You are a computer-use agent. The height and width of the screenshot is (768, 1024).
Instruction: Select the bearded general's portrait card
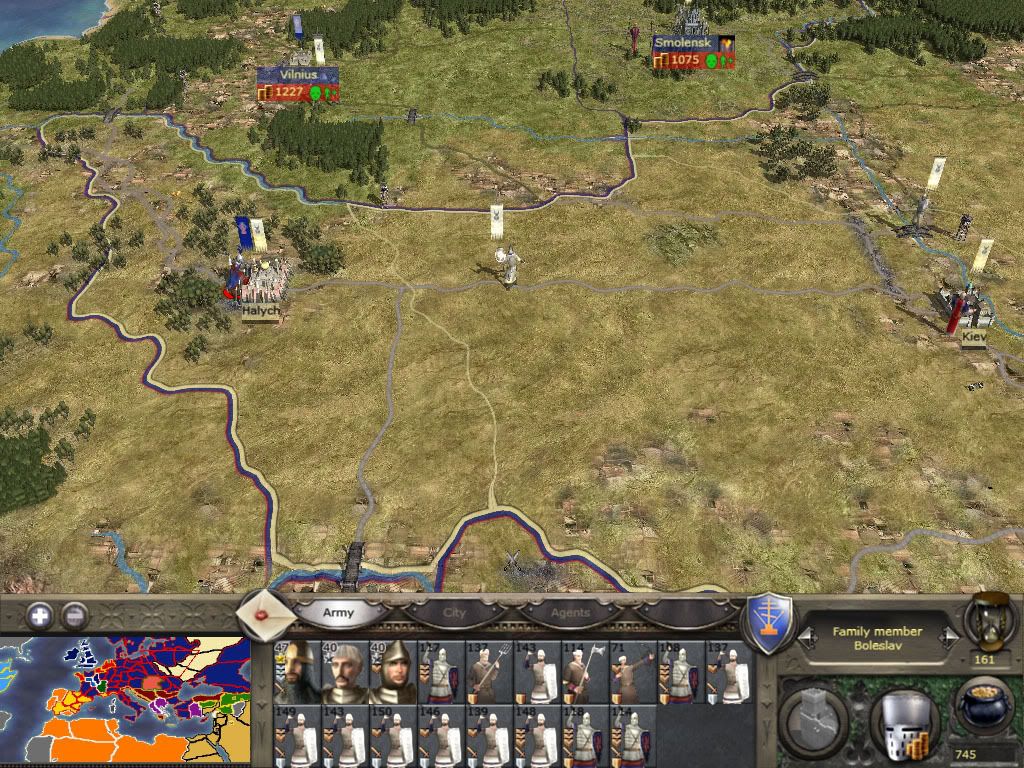296,671
